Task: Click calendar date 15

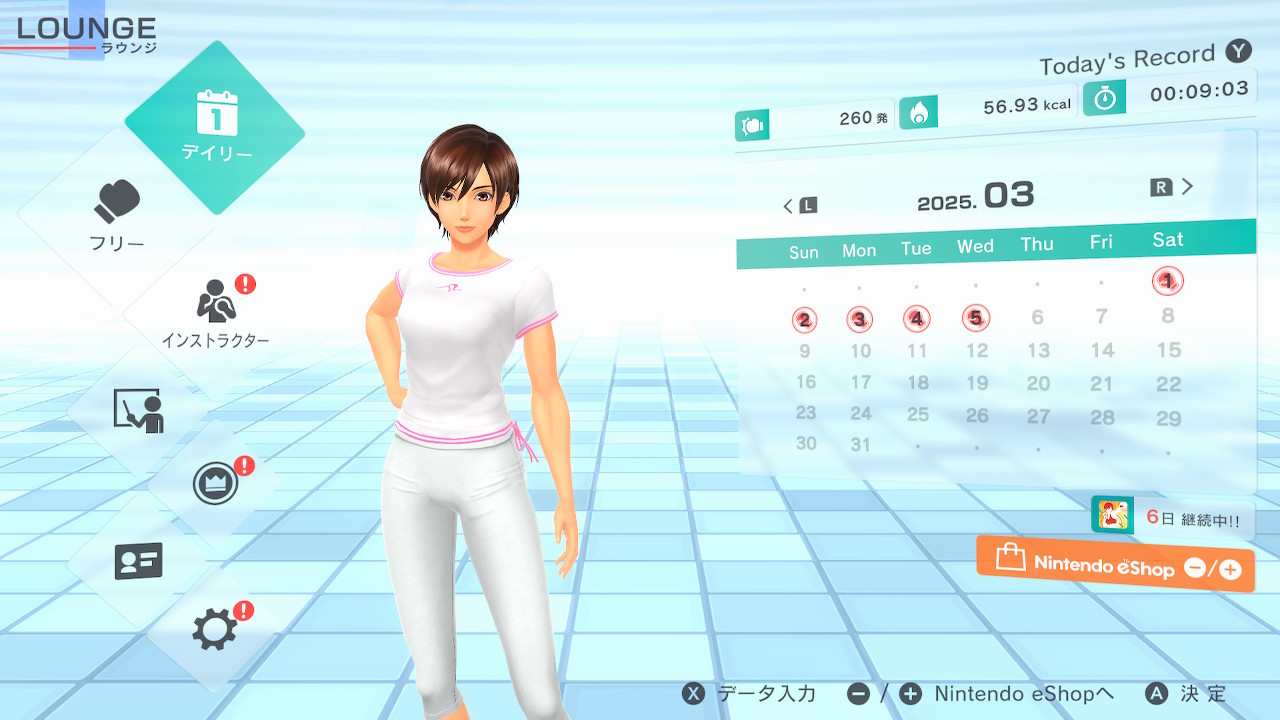Action: point(1168,350)
